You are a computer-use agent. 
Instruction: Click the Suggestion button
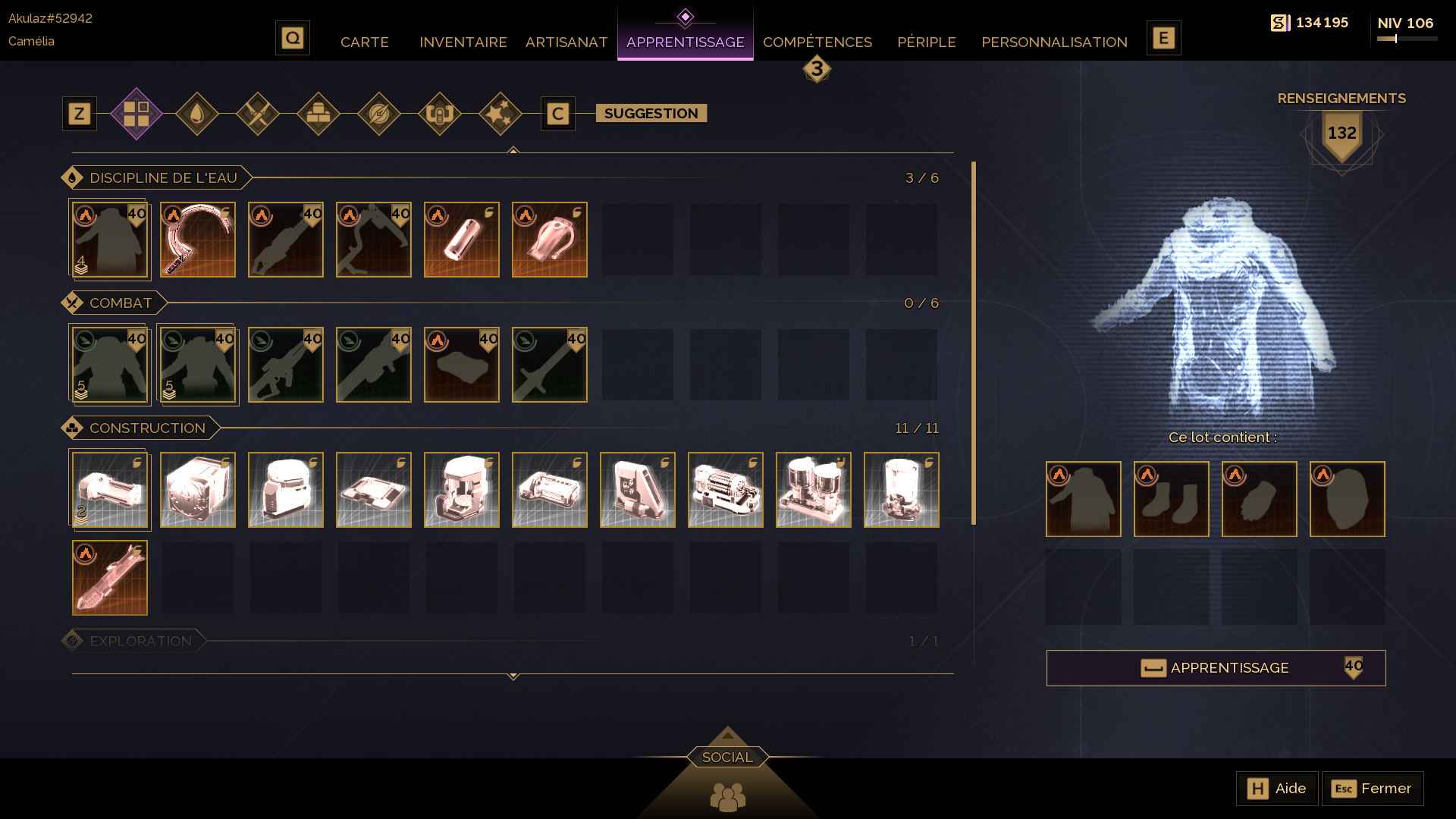[x=651, y=114]
